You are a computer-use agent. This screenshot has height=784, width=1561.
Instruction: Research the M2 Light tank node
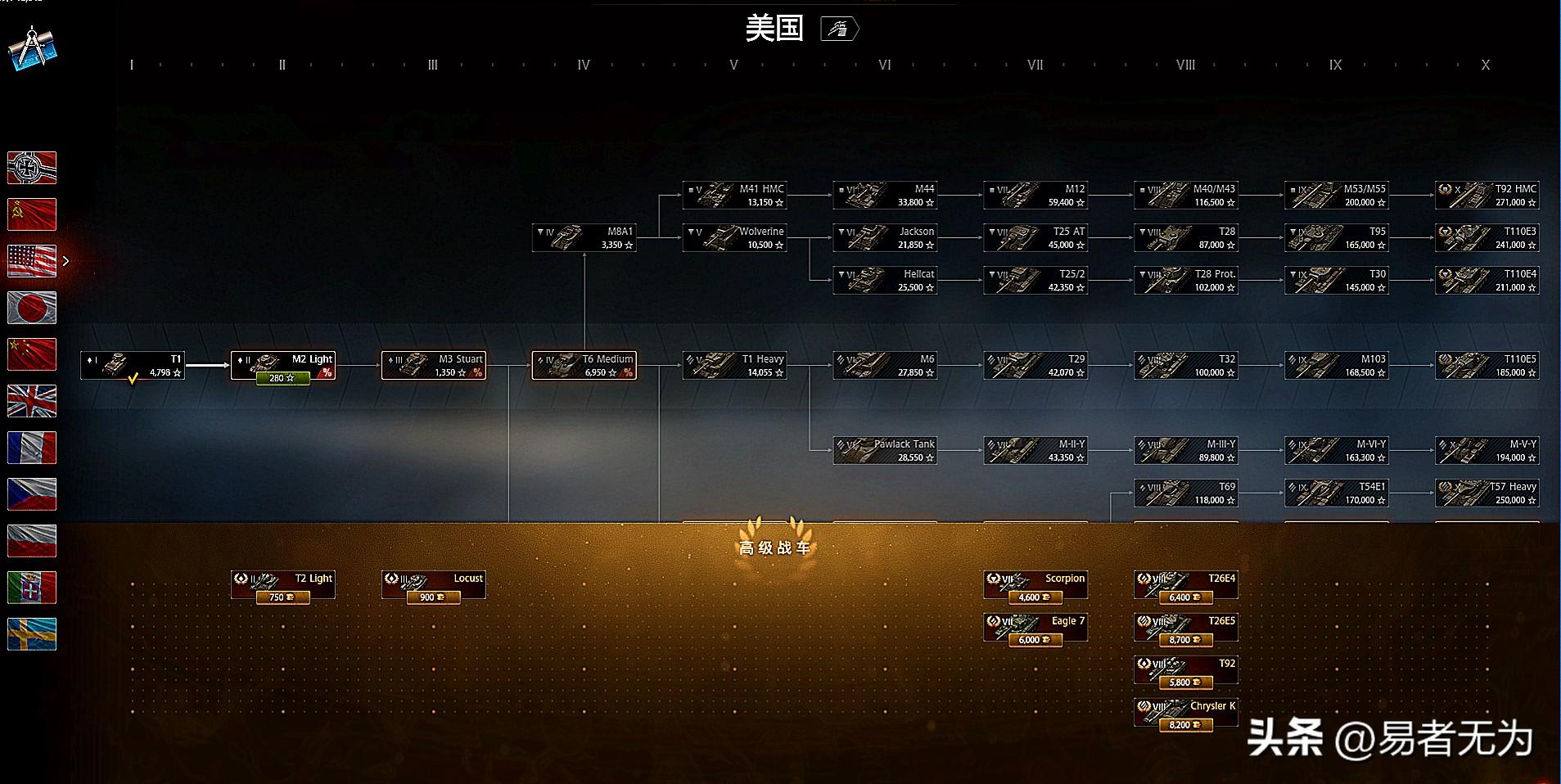pyautogui.click(x=283, y=365)
